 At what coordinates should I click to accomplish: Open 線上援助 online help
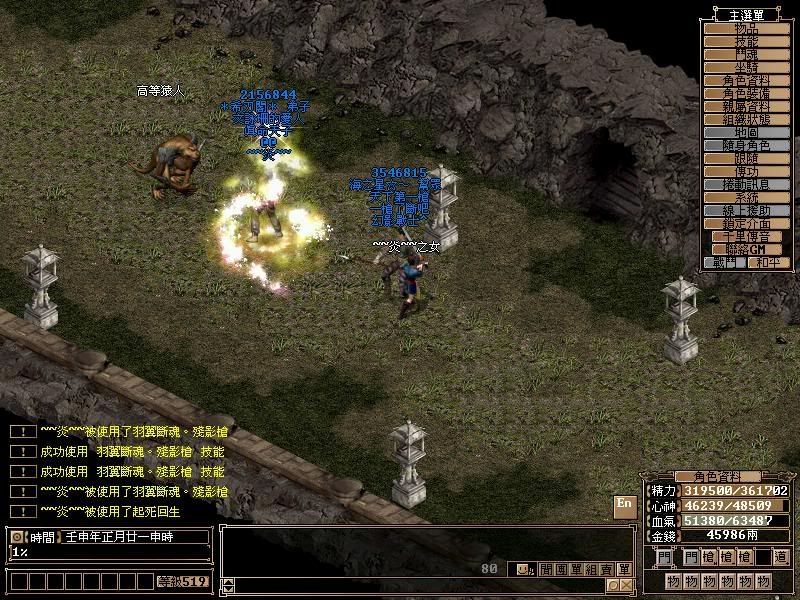[x=747, y=210]
